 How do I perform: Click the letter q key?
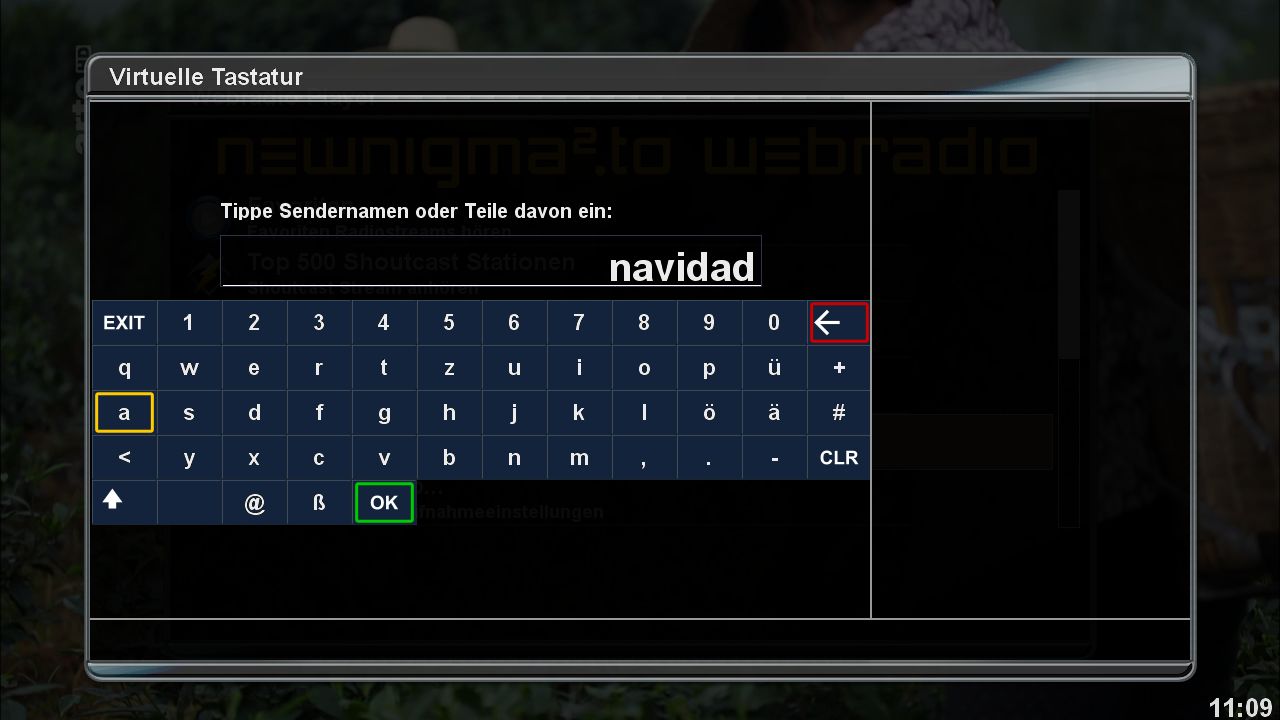(x=124, y=367)
